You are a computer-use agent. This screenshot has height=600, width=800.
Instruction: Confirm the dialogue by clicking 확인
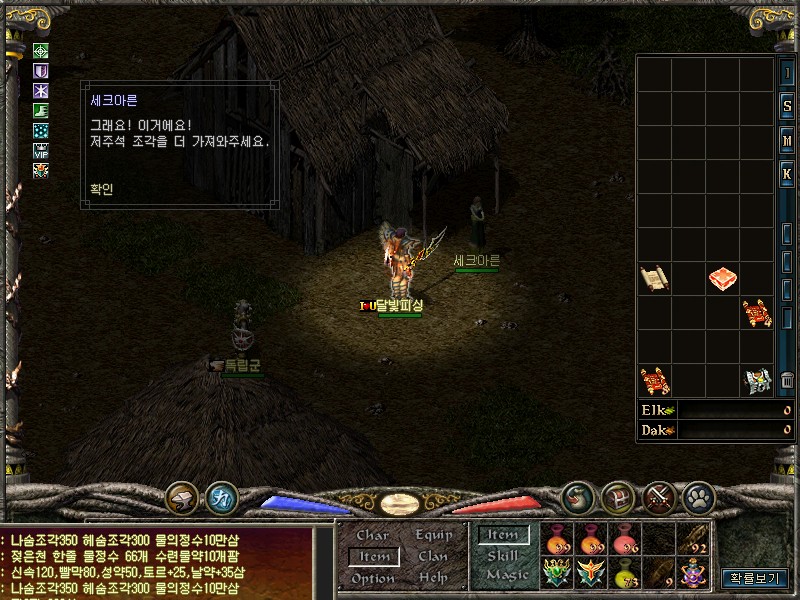[102, 188]
